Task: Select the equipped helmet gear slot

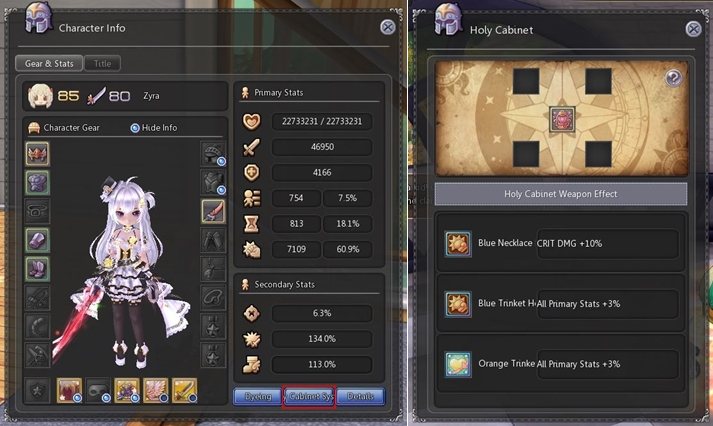Action: tap(38, 153)
